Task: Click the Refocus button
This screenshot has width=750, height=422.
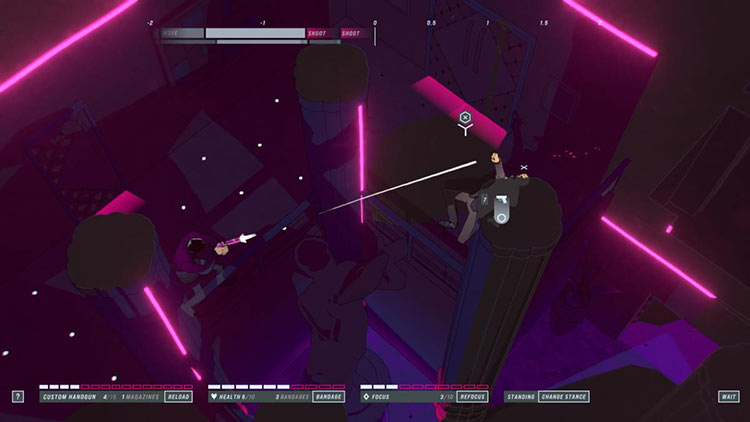Action: (x=473, y=397)
